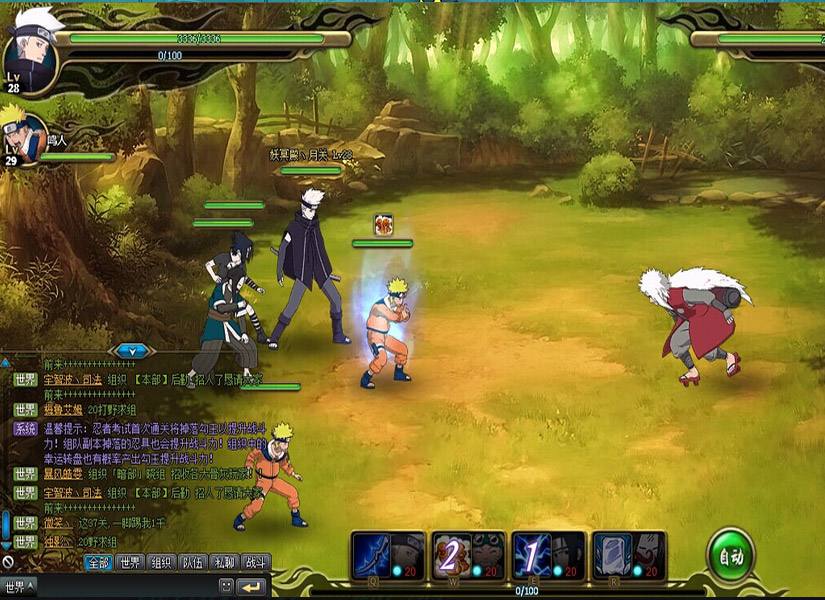The width and height of the screenshot is (825, 600).
Task: Cast the E lightning skill
Action: 549,555
